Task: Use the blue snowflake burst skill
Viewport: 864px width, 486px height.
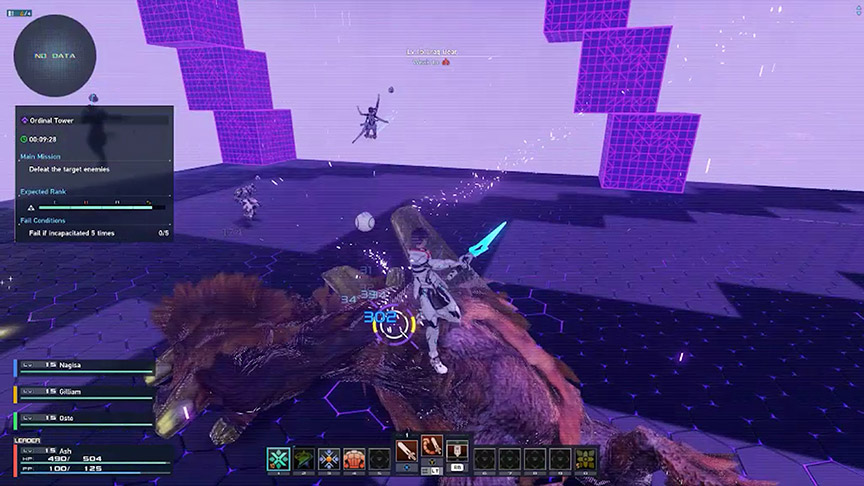Action: [329, 458]
